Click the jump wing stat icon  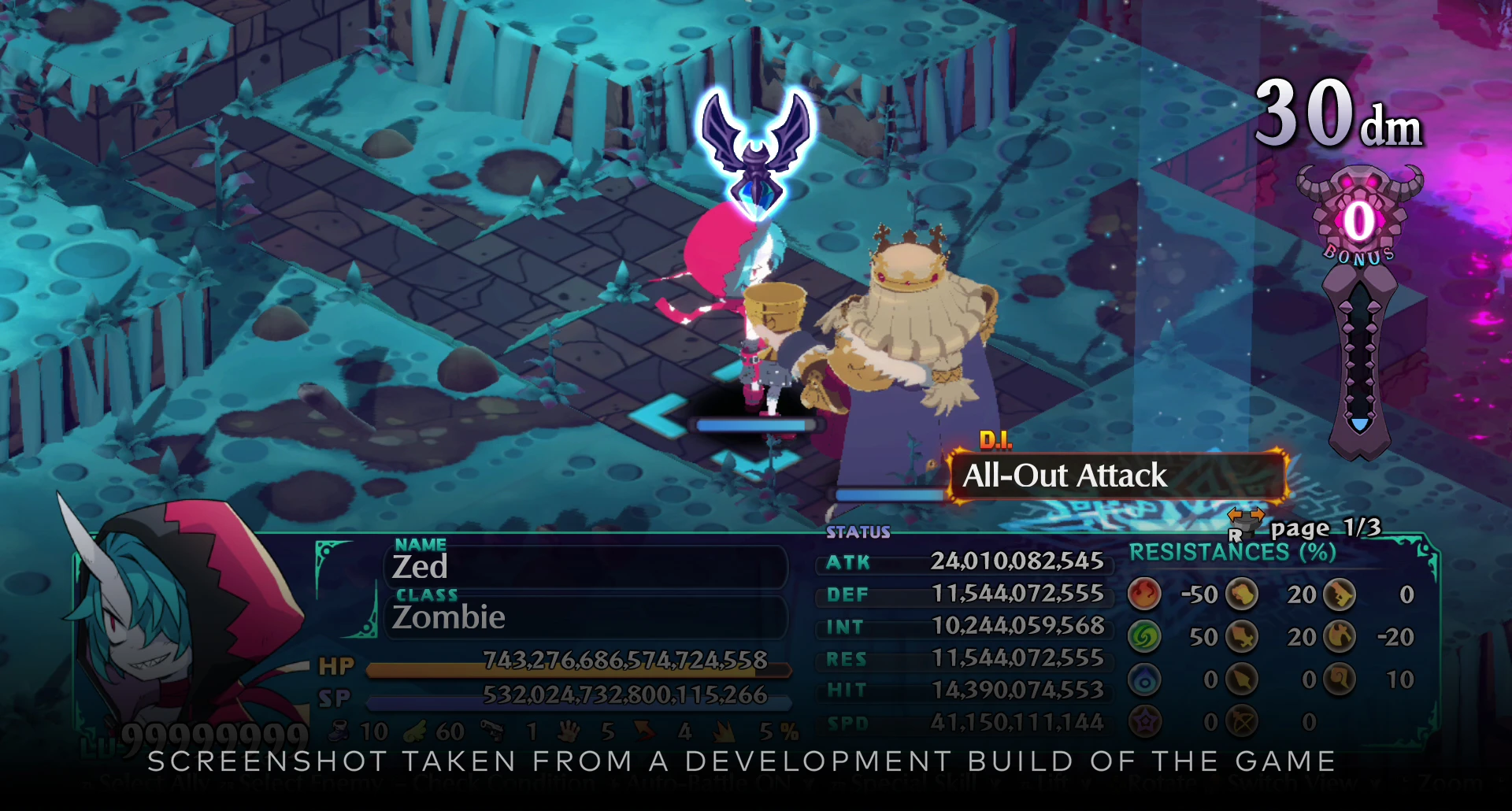click(x=416, y=731)
